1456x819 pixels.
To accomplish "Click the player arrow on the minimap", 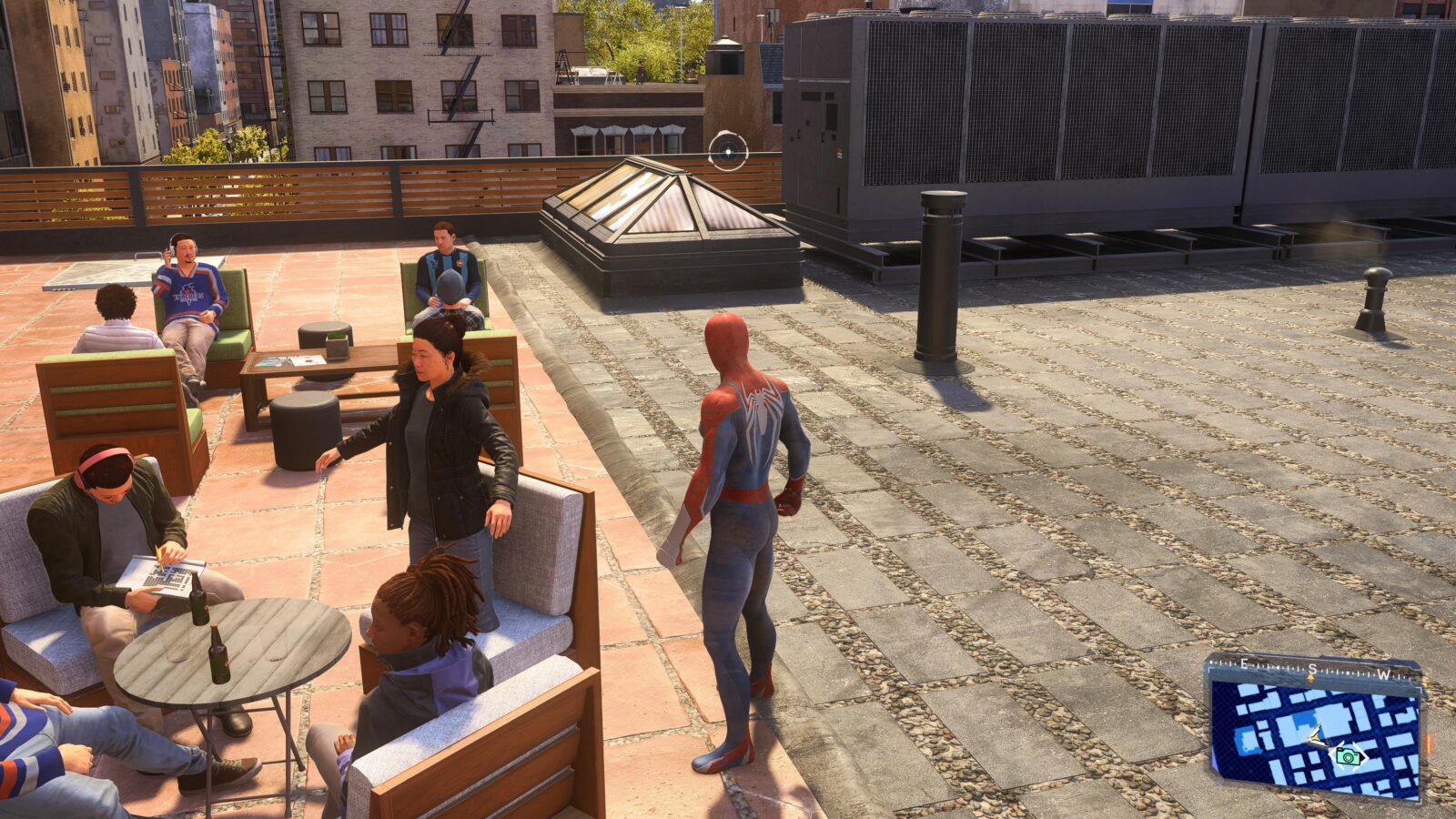I will 1314,736.
